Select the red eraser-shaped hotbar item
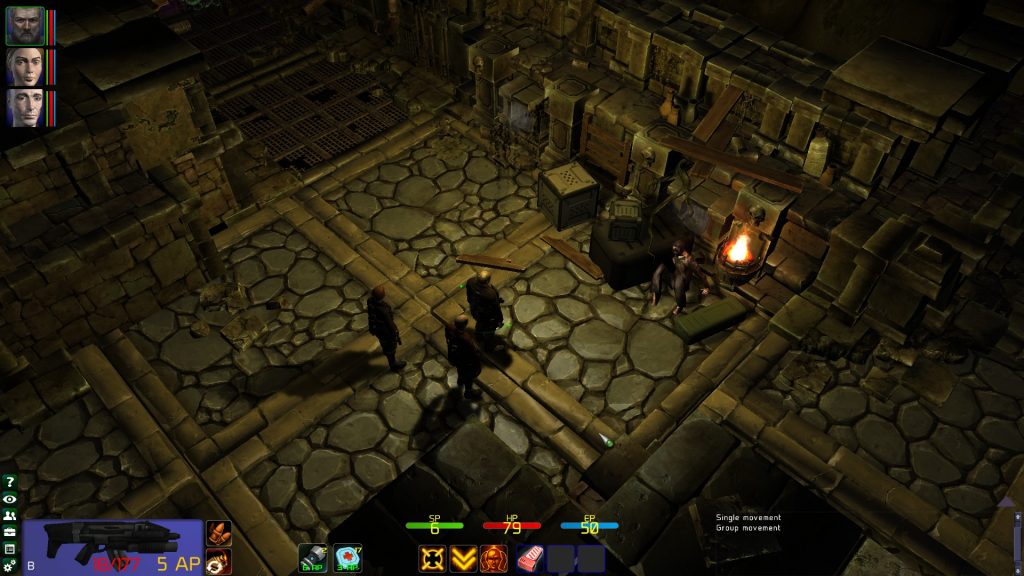Image resolution: width=1024 pixels, height=576 pixels. (x=530, y=558)
